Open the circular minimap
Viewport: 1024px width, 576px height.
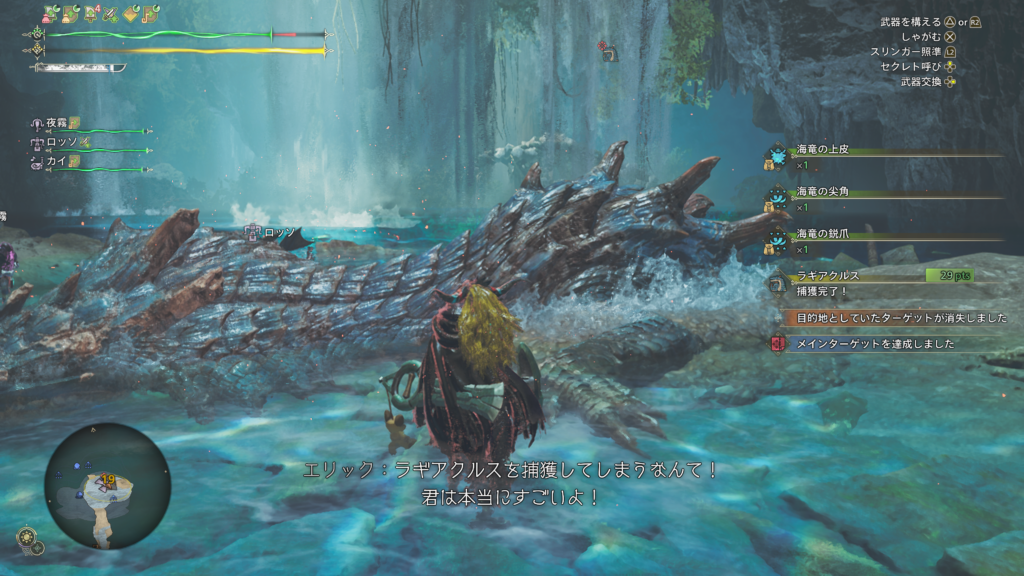coord(107,486)
